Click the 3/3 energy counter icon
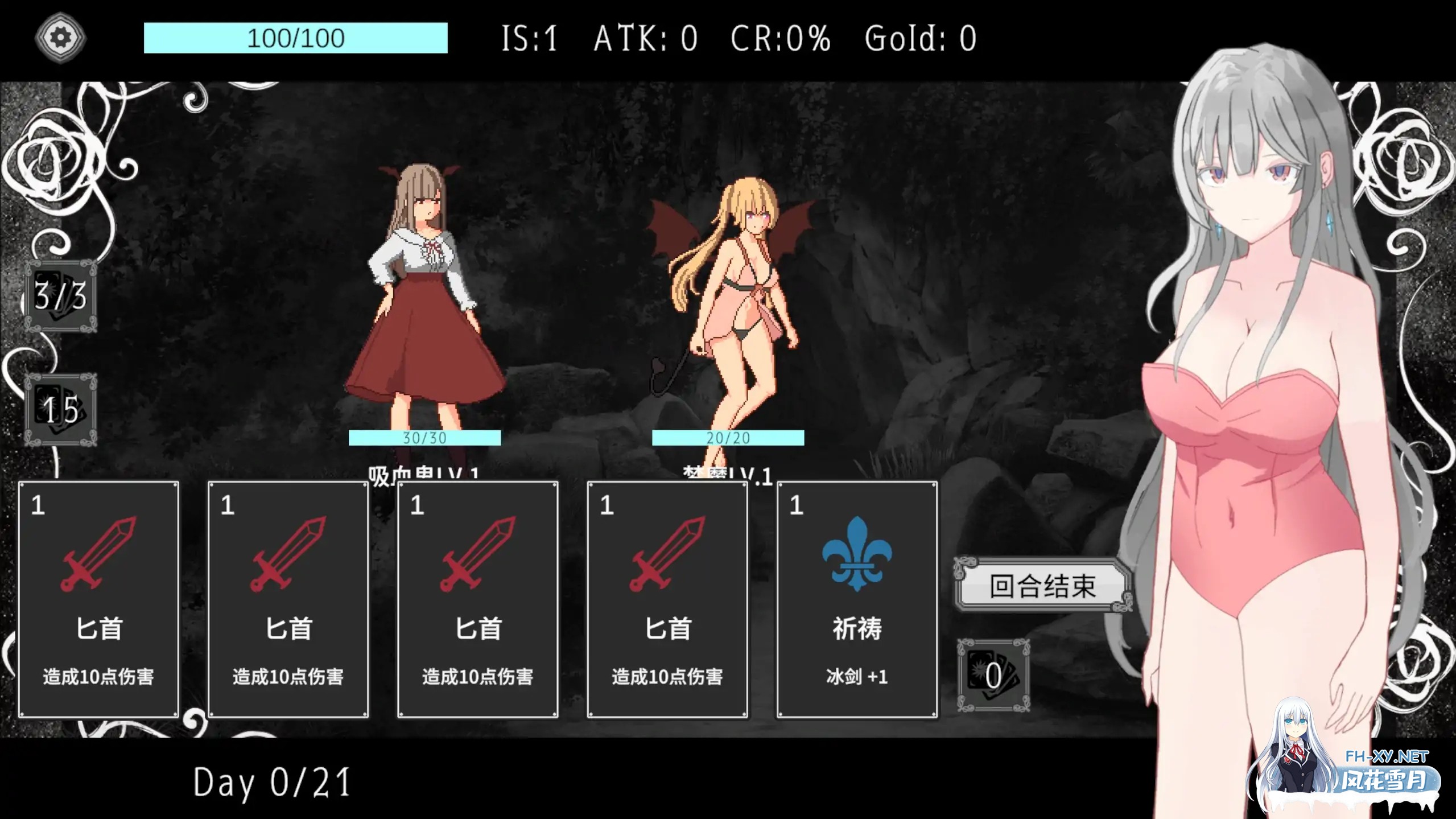Viewport: 1456px width, 819px height. tap(61, 296)
